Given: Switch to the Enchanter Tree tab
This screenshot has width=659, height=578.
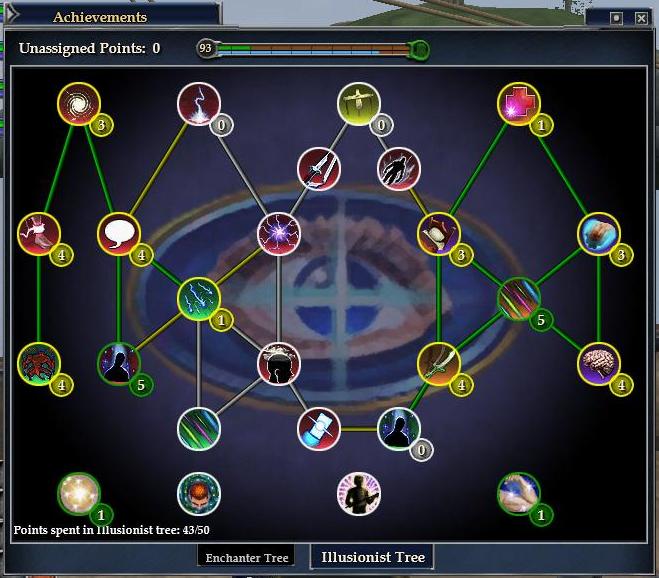Looking at the screenshot, I should (247, 558).
